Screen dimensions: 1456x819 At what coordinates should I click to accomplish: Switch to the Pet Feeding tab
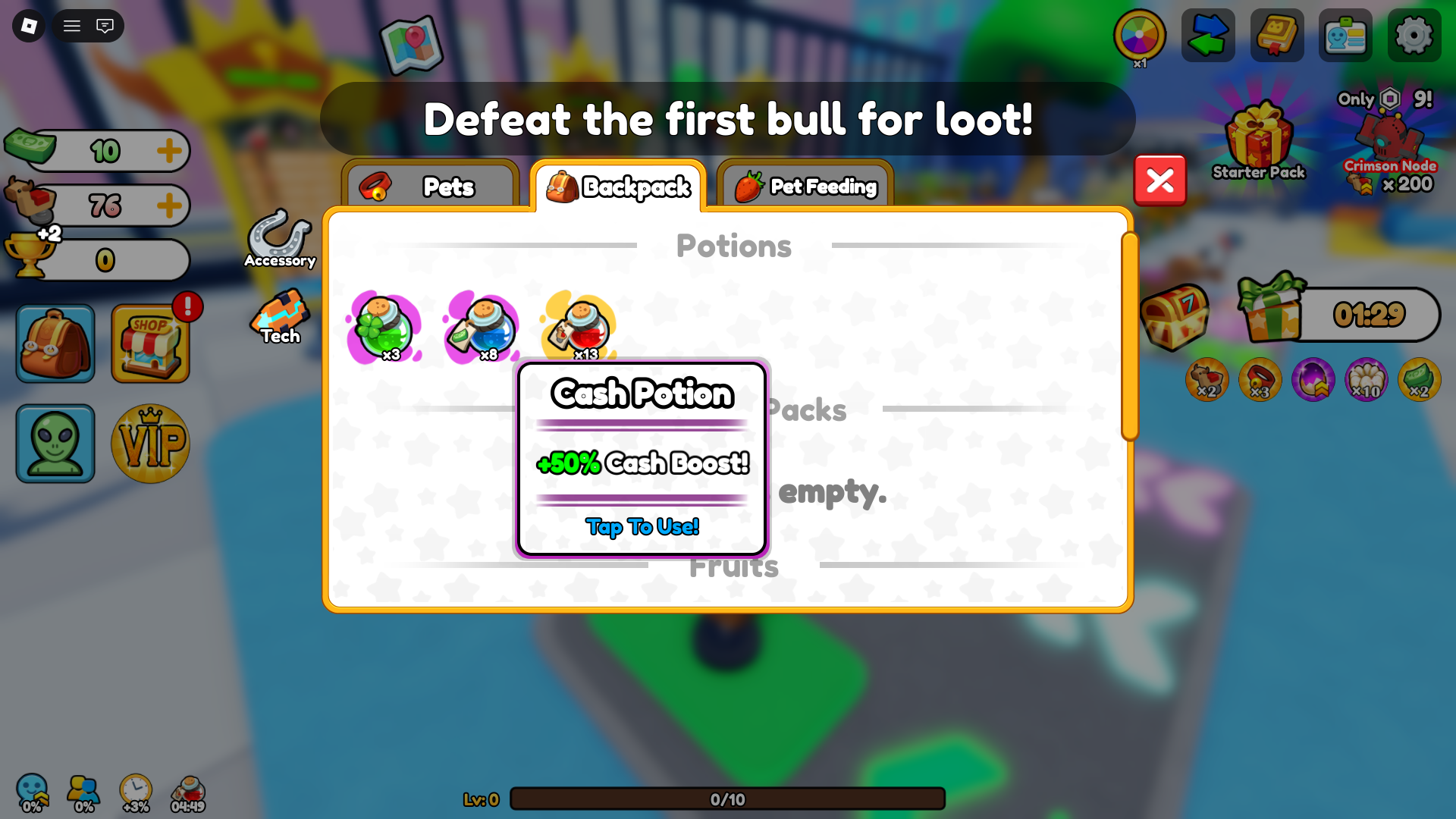tap(804, 187)
